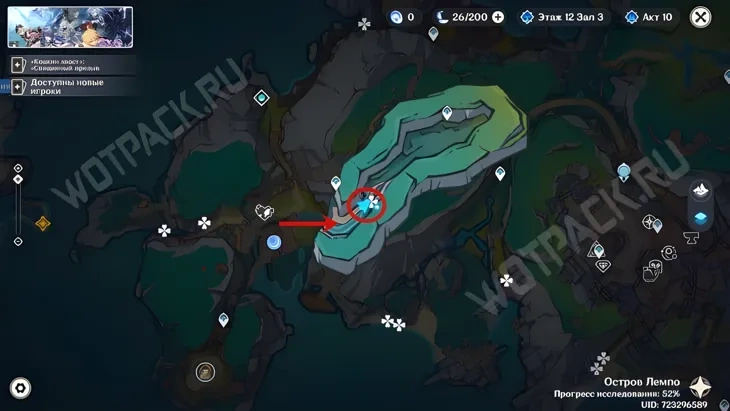Add more Original Resin with plus button
The image size is (730, 411).
(x=498, y=17)
